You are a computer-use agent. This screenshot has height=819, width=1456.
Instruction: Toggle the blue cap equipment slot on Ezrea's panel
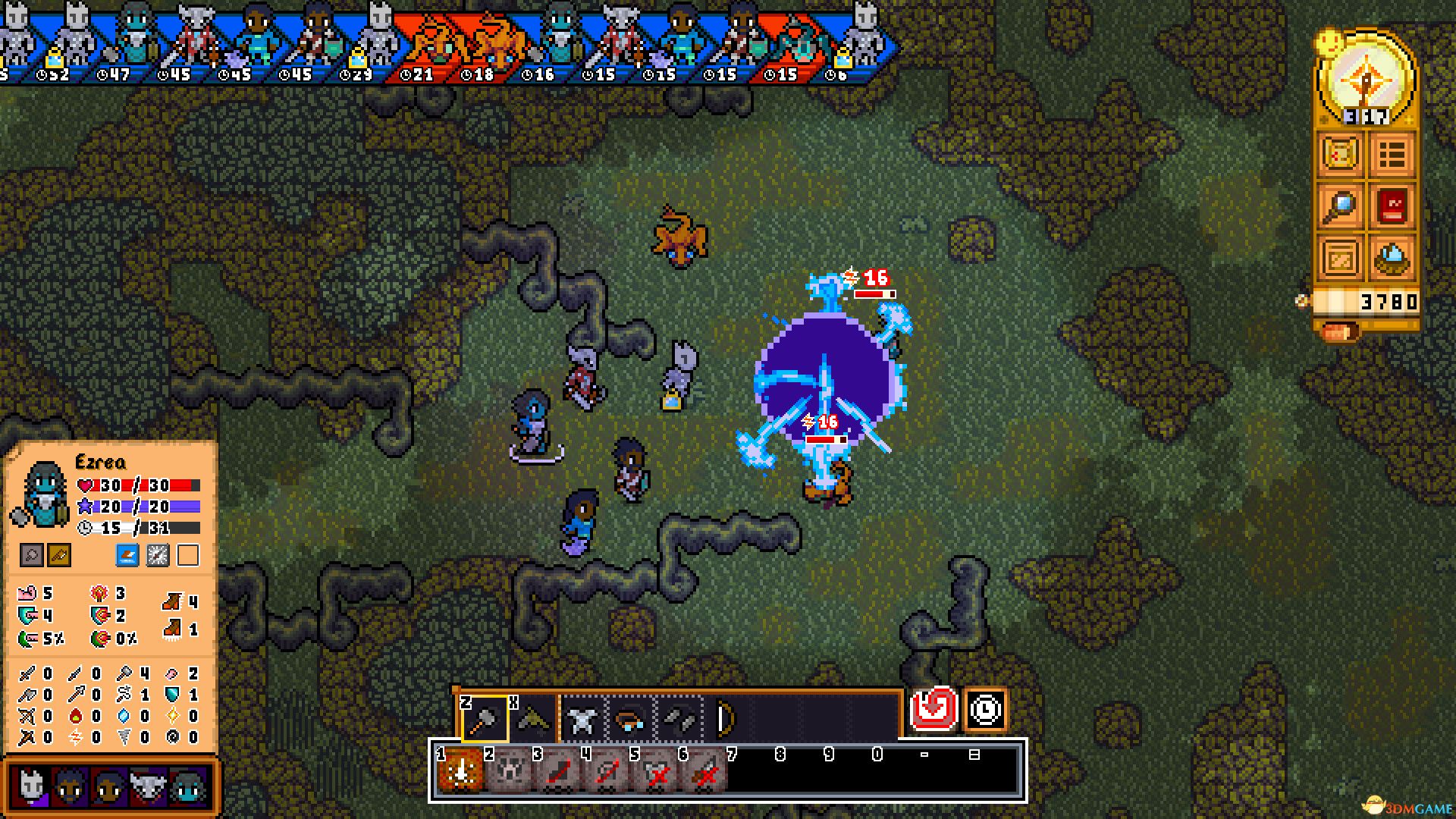[129, 556]
